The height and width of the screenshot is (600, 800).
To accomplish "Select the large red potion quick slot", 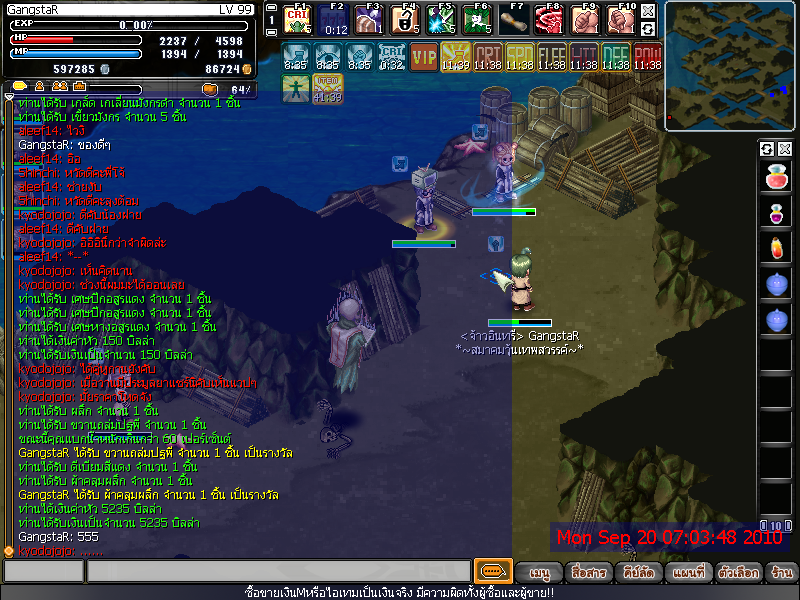I will click(776, 179).
